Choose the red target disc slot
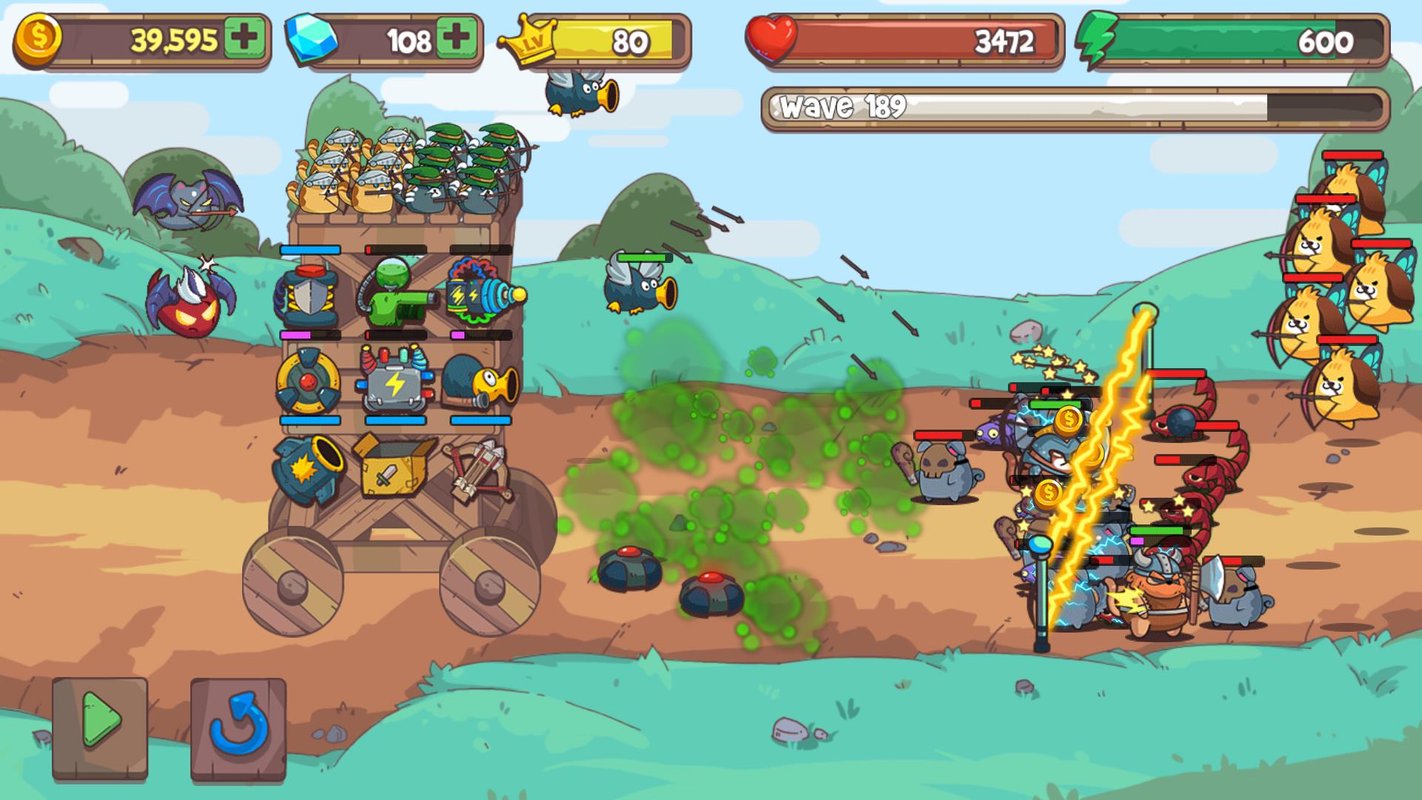Image resolution: width=1422 pixels, height=800 pixels. pos(308,381)
